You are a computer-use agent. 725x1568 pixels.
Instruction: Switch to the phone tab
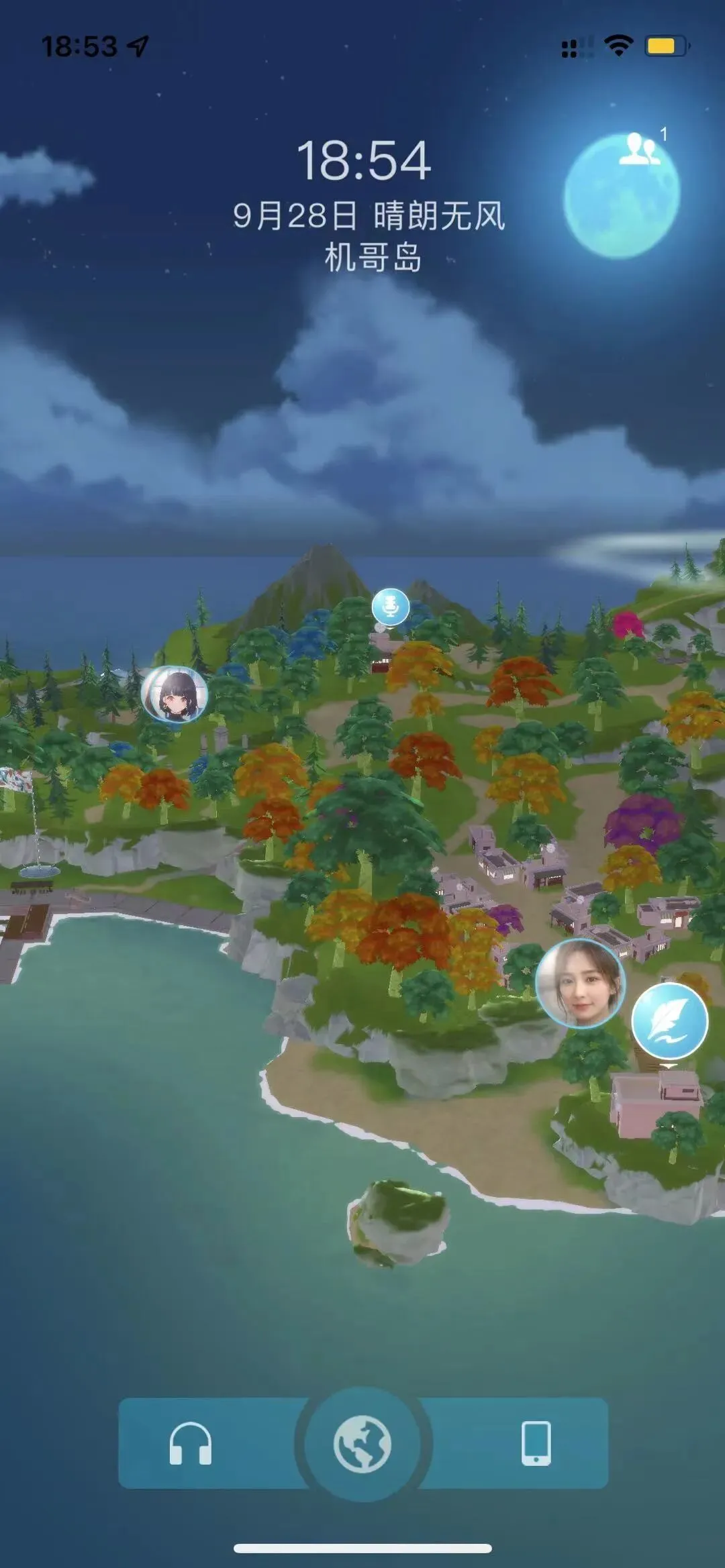536,1443
